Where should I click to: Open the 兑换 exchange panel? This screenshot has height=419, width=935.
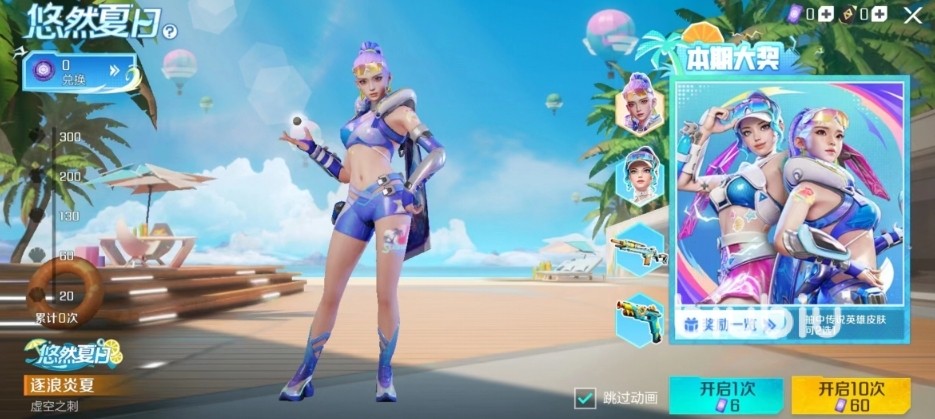coord(78,72)
